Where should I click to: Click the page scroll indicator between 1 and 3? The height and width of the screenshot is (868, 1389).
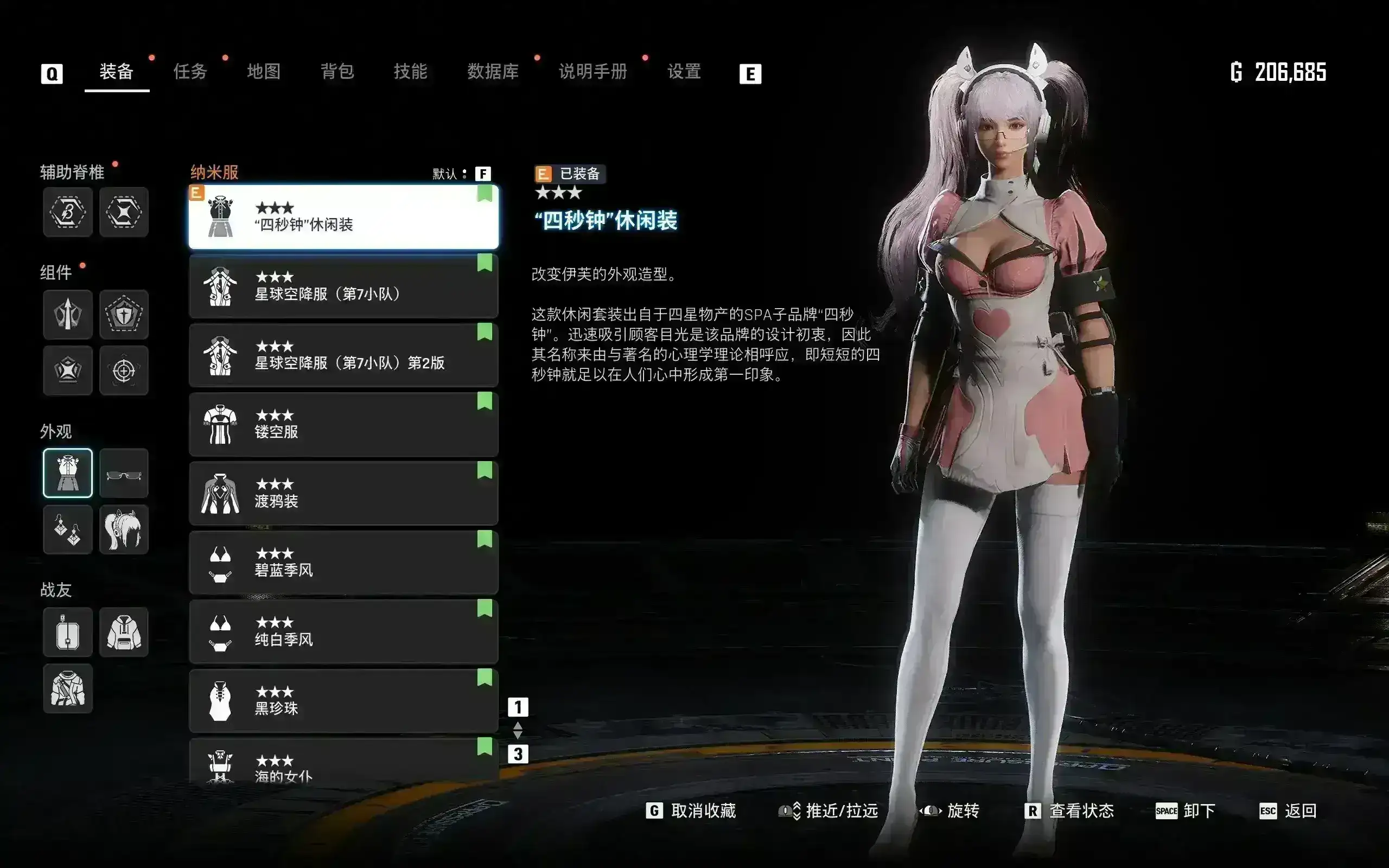[x=518, y=731]
